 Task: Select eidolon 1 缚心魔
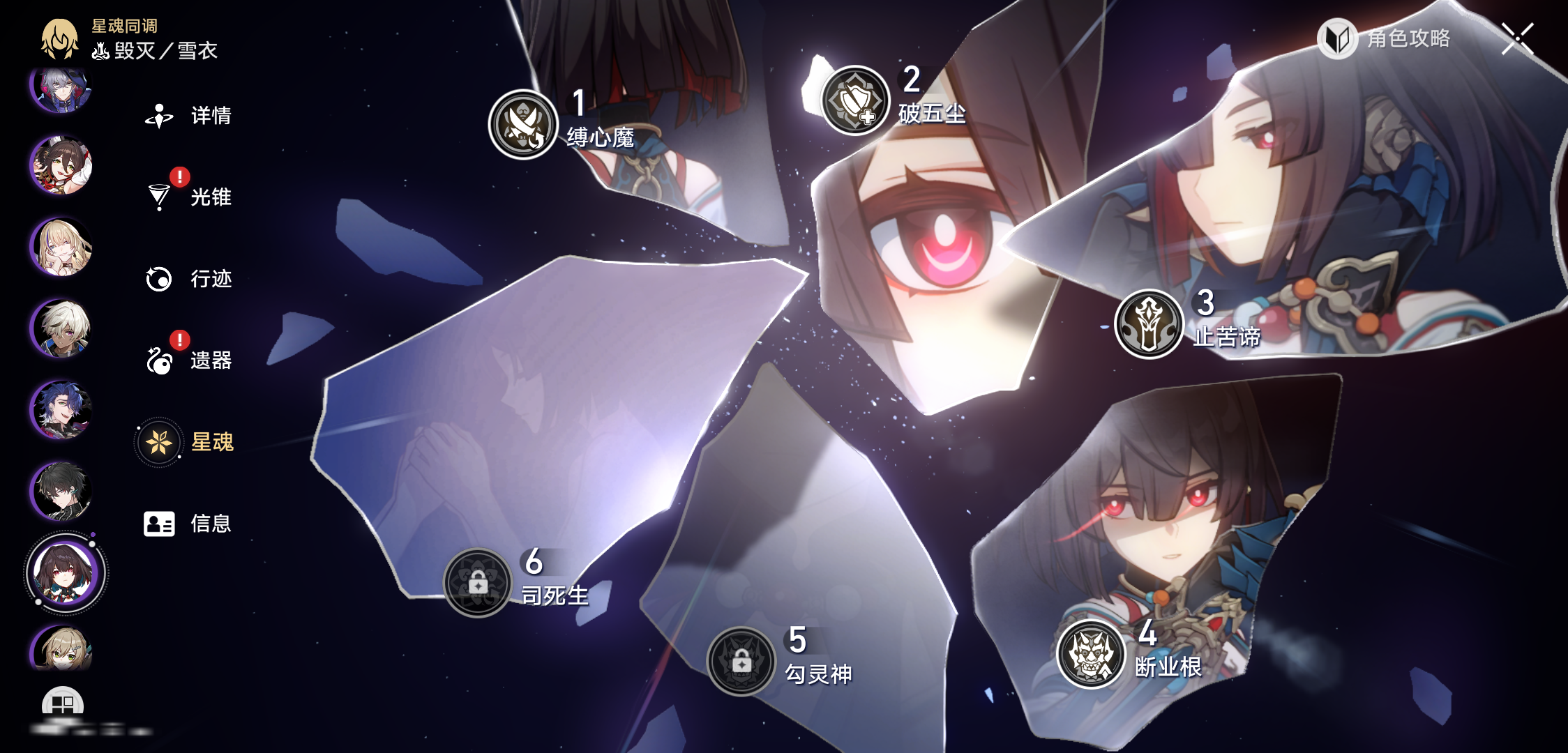[523, 125]
